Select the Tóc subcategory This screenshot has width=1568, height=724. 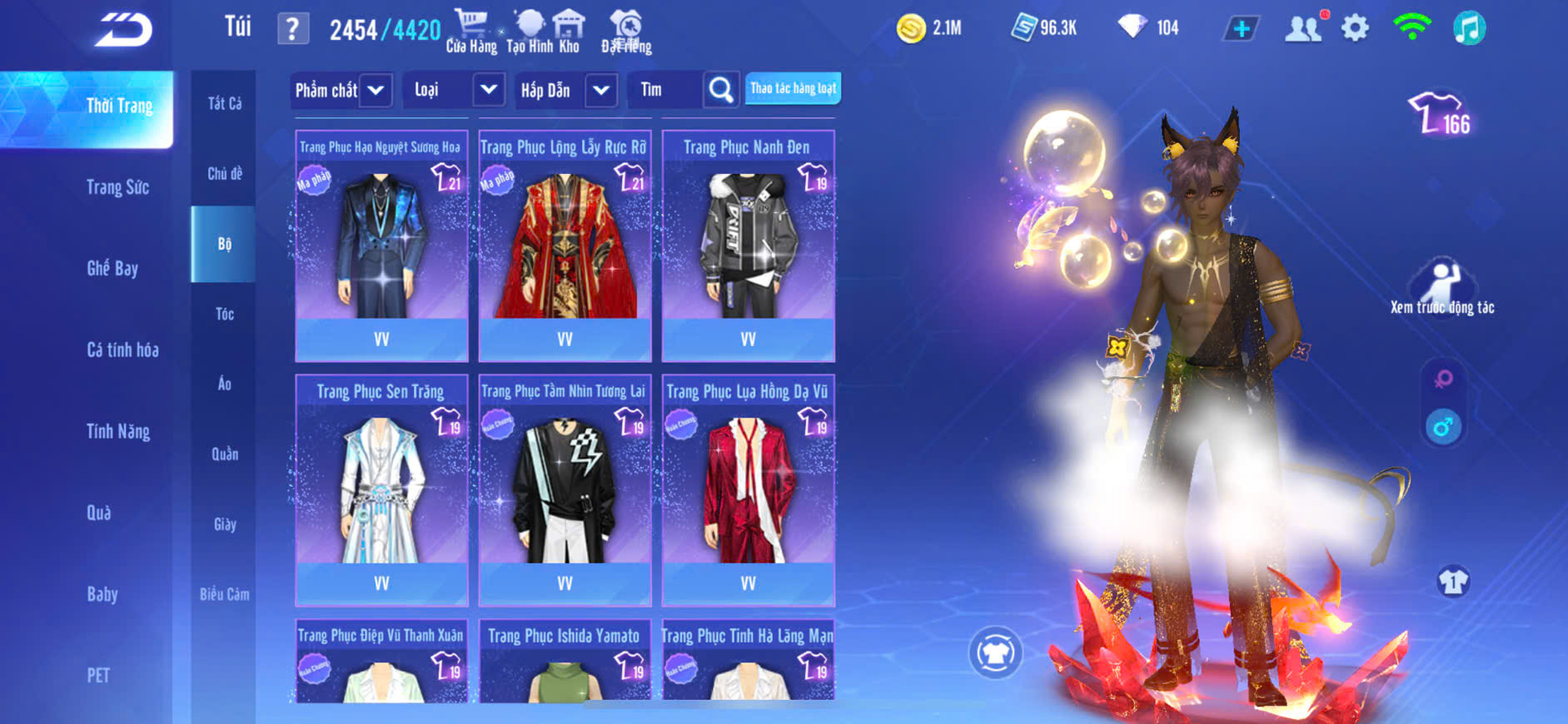coord(224,314)
